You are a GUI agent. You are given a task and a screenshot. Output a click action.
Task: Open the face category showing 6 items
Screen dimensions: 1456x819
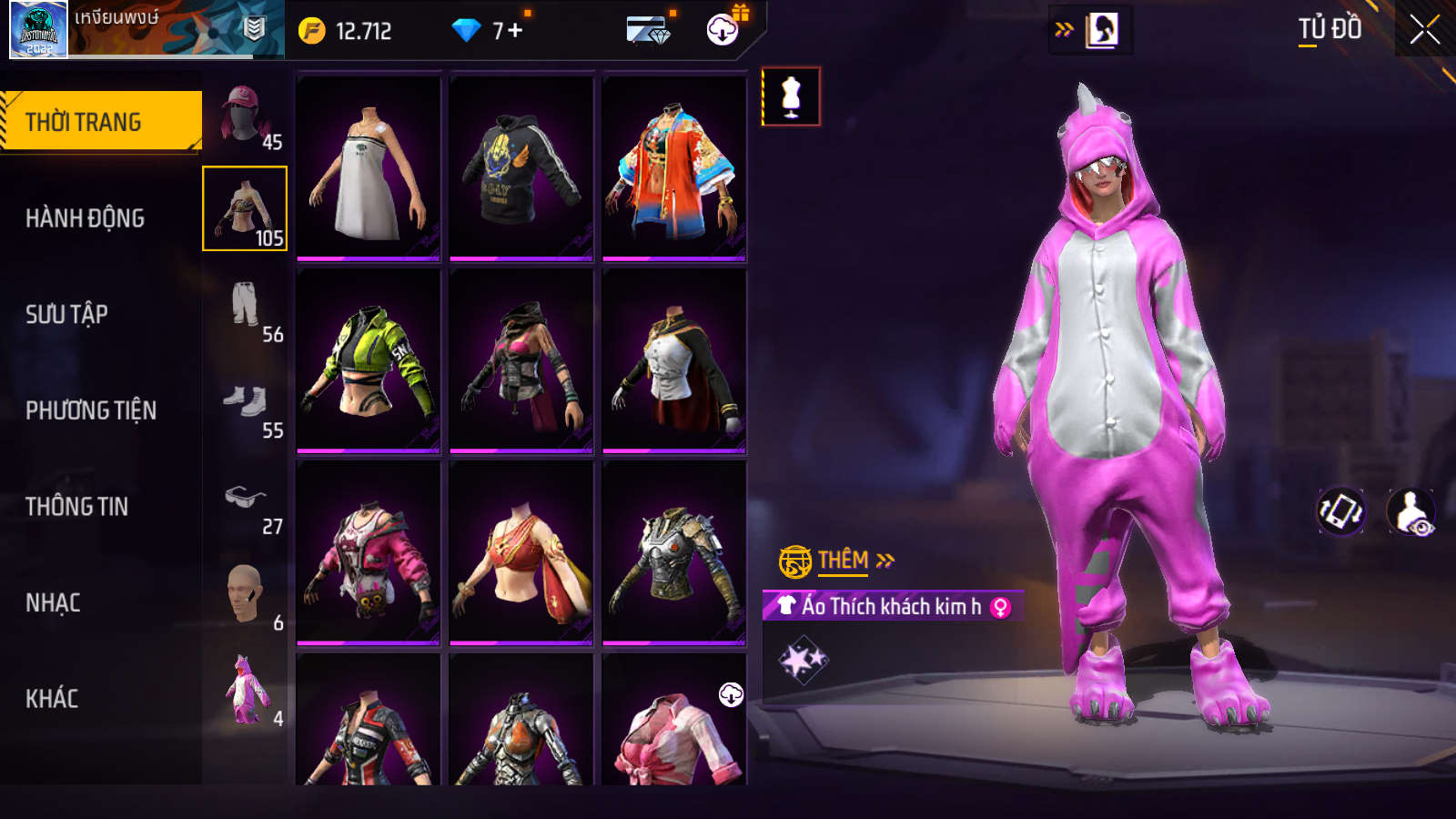pos(246,597)
